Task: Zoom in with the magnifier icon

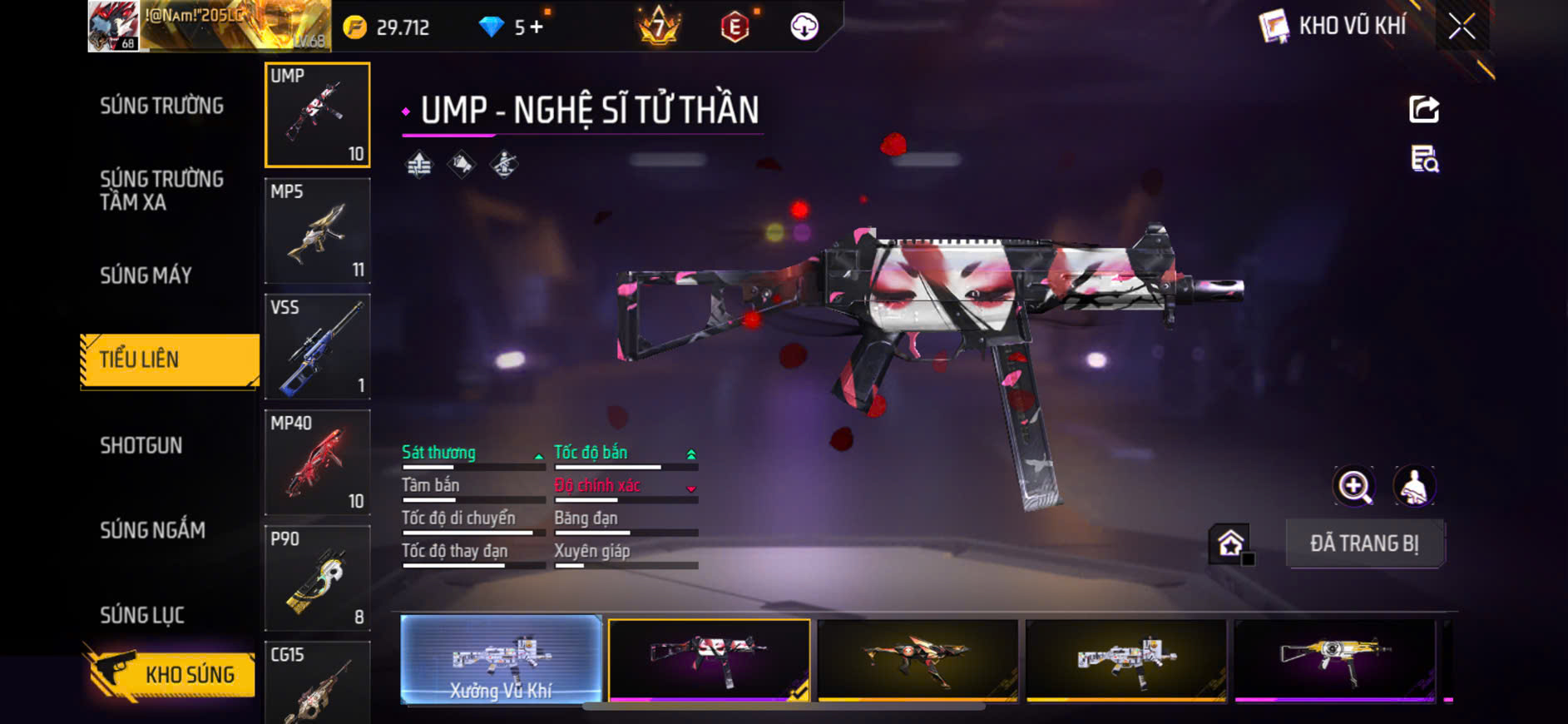Action: (1354, 487)
